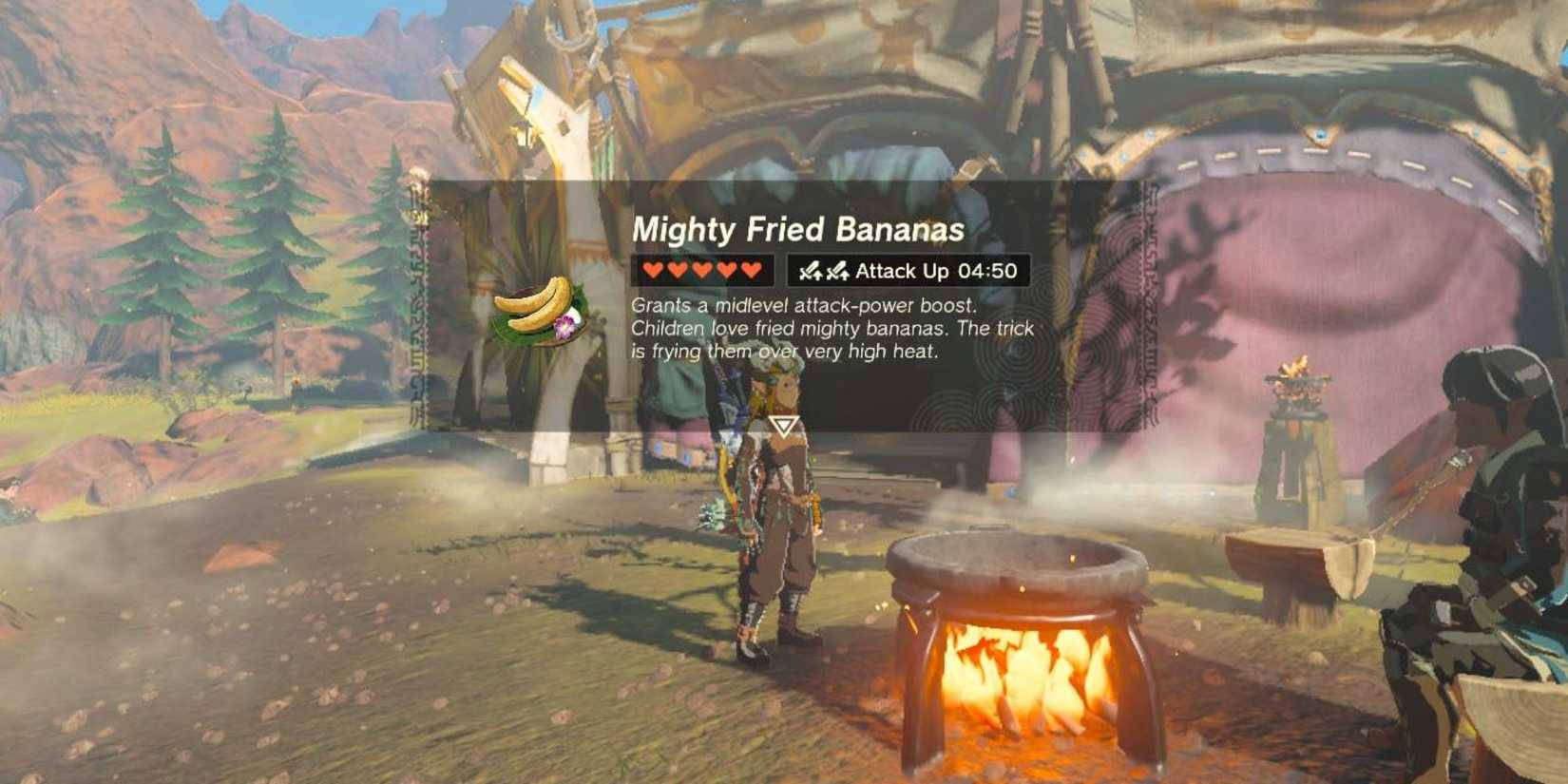This screenshot has height=784, width=1568.
Task: Select the crossed swords Attack Up icon
Action: pos(825,271)
